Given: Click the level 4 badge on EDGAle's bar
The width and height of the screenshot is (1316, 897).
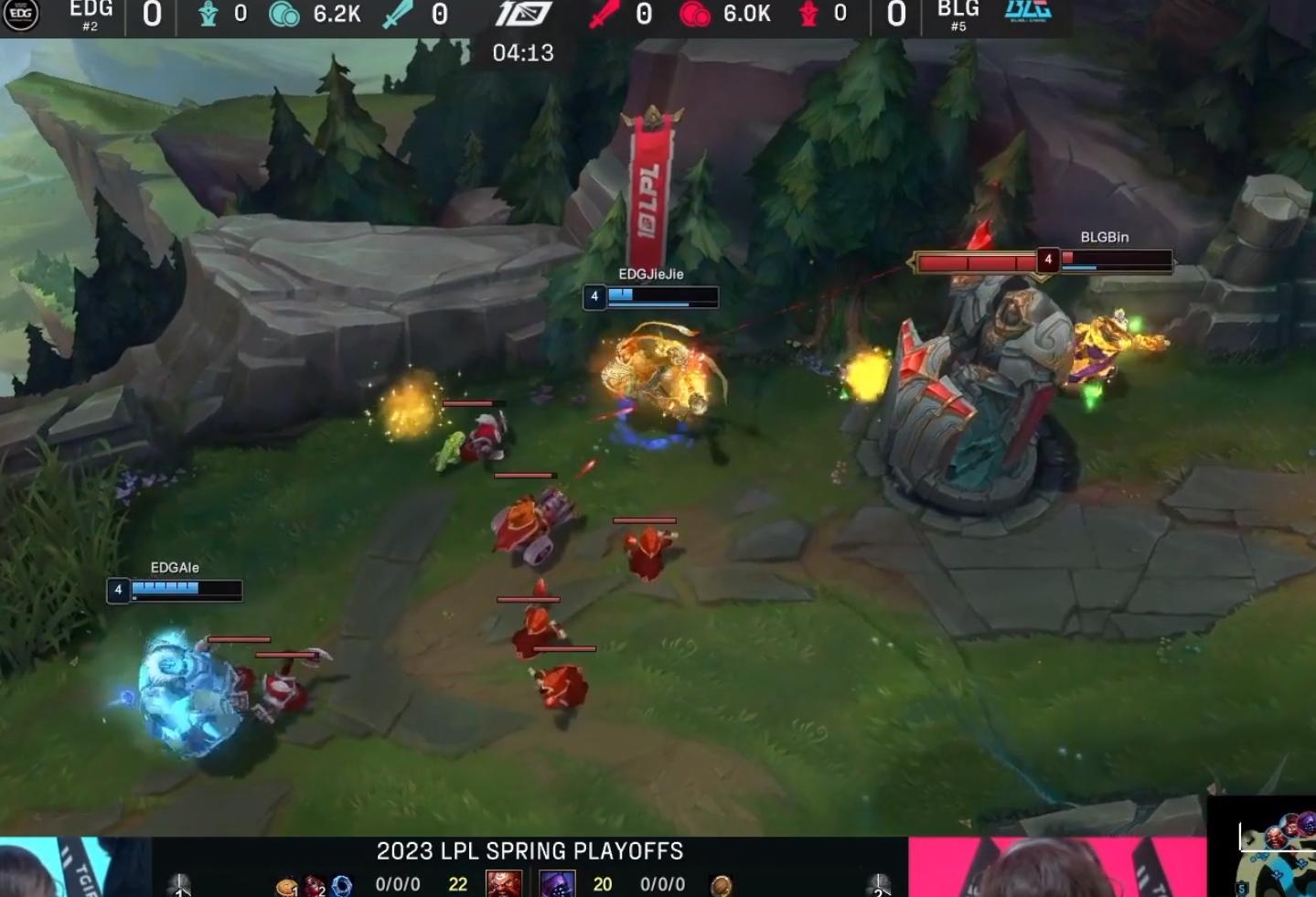Looking at the screenshot, I should [117, 591].
